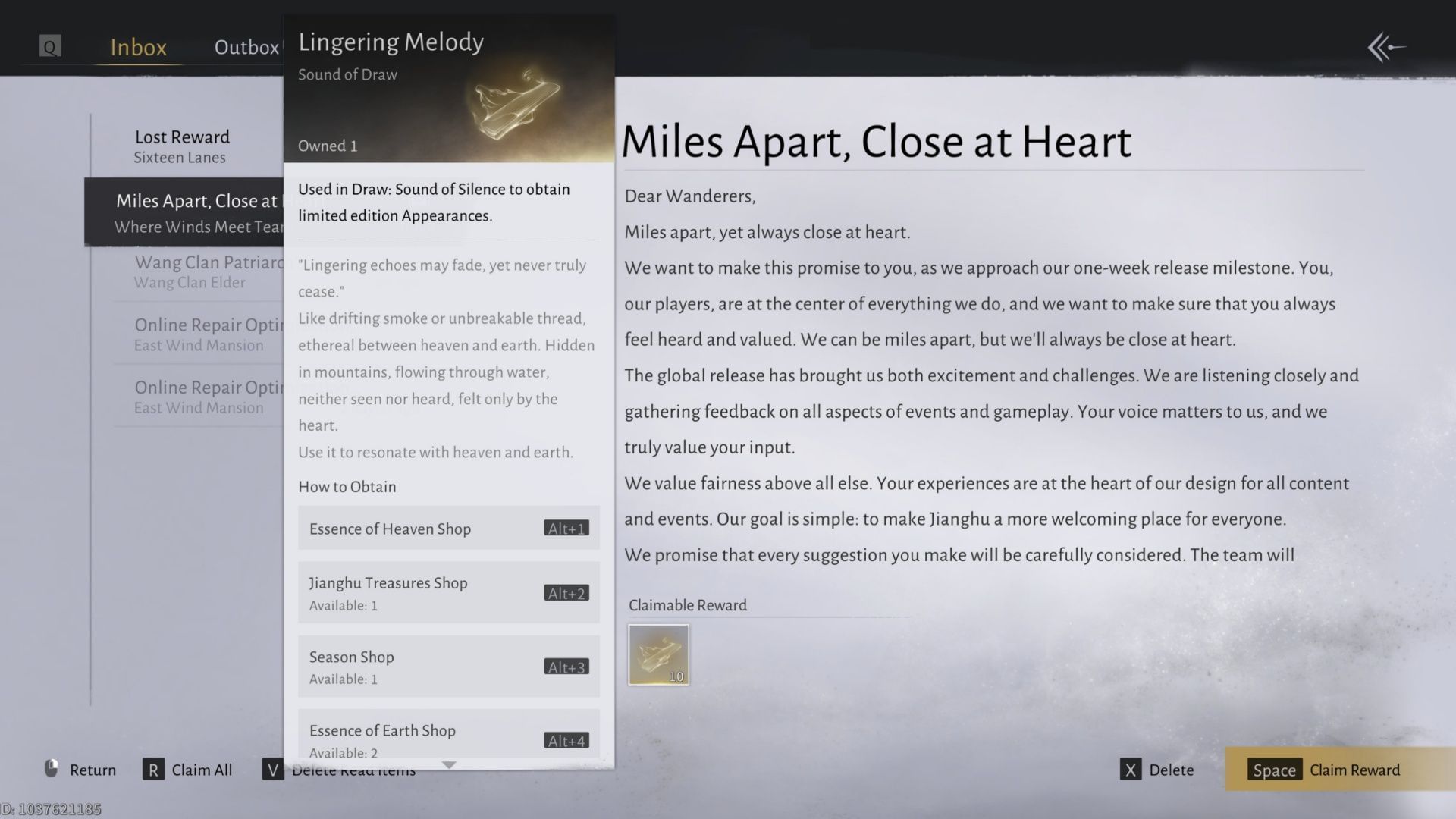Select the Lost Reward mail from Sixteen Lanes
1456x819 pixels.
(x=182, y=146)
